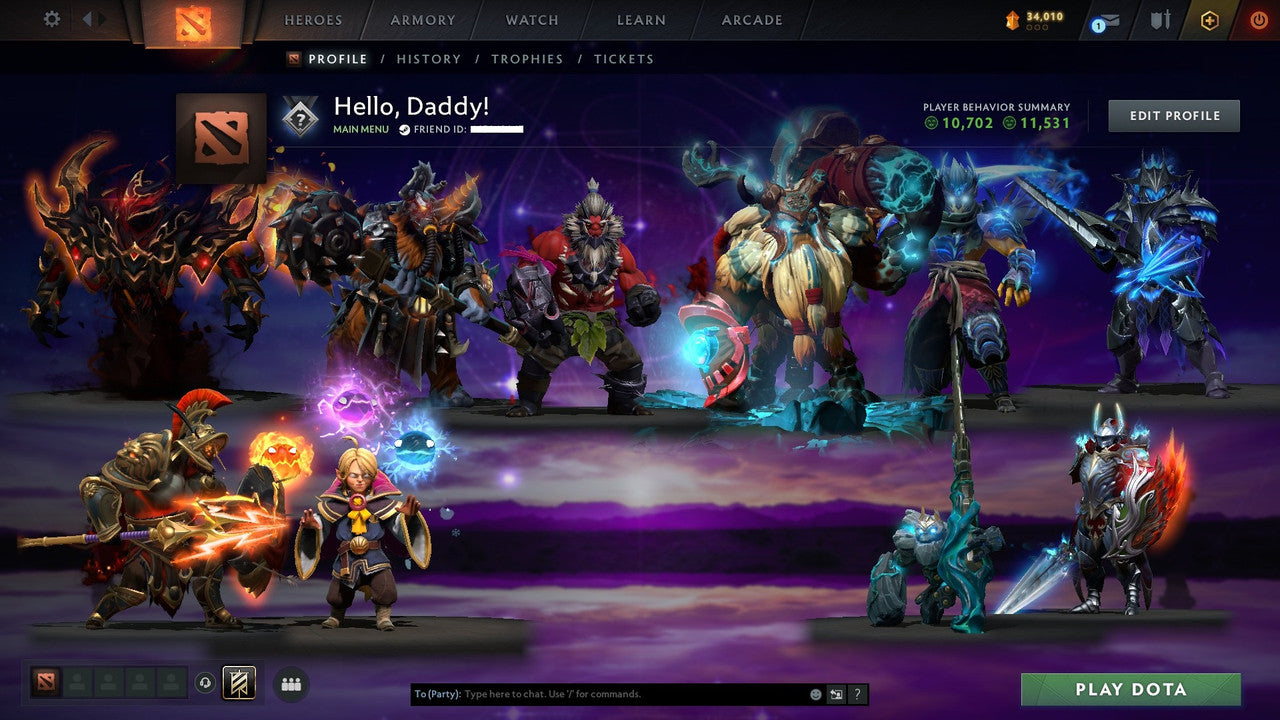The height and width of the screenshot is (720, 1280).
Task: Switch to the HISTORY tab
Action: click(429, 59)
